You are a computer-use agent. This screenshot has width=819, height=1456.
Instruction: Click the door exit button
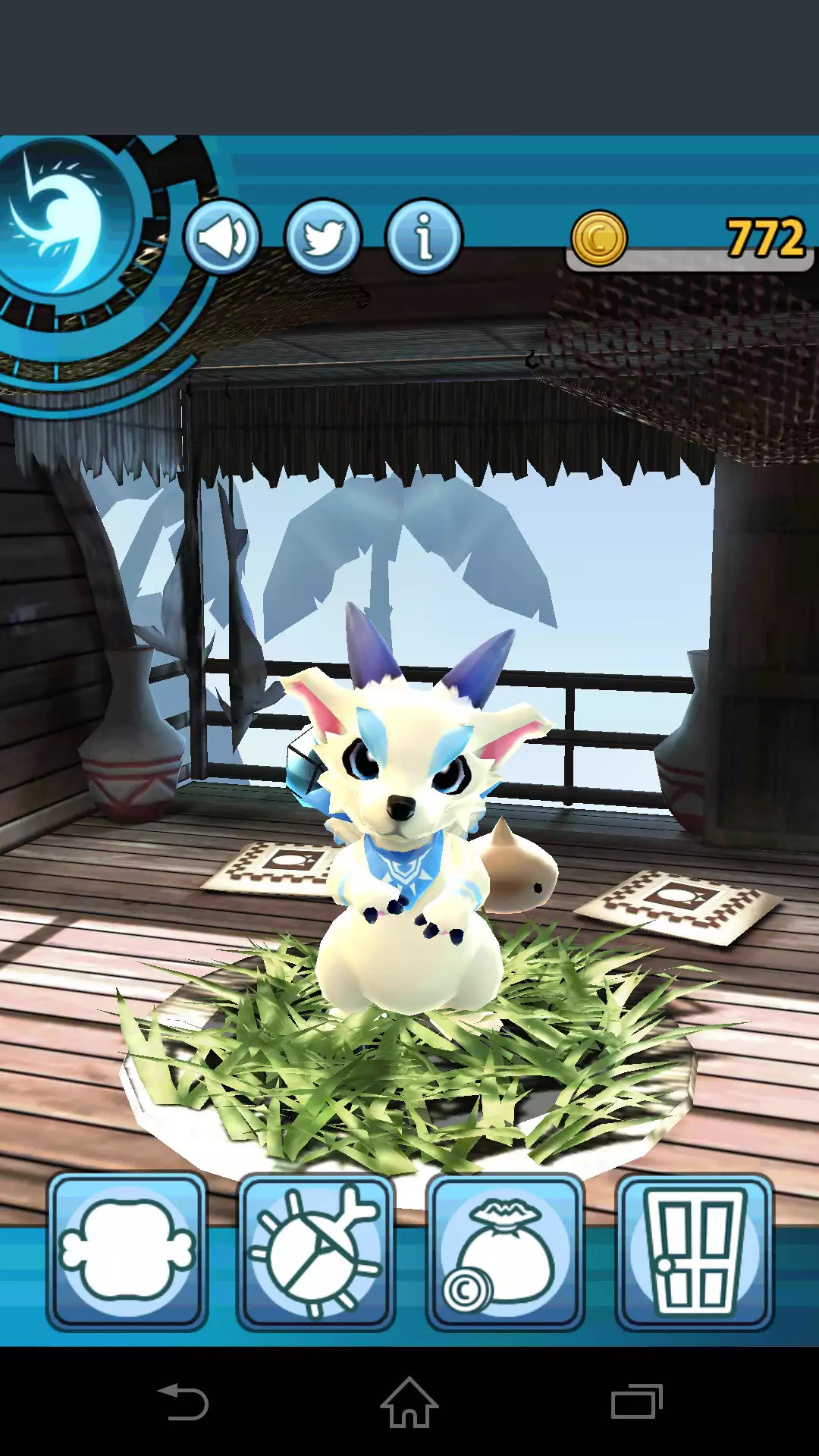[x=694, y=1251]
